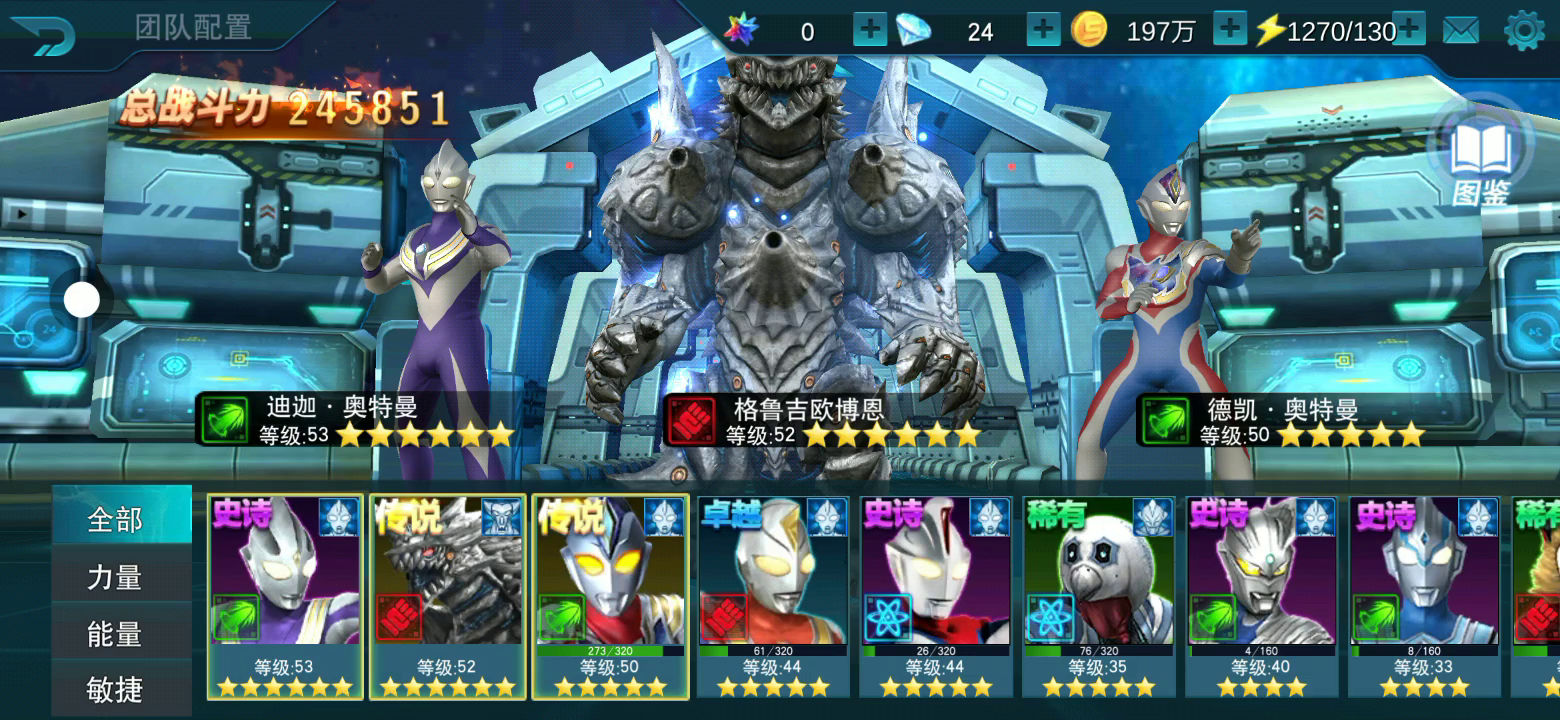
Task: Refill lightning energy with plus button
Action: click(1408, 31)
